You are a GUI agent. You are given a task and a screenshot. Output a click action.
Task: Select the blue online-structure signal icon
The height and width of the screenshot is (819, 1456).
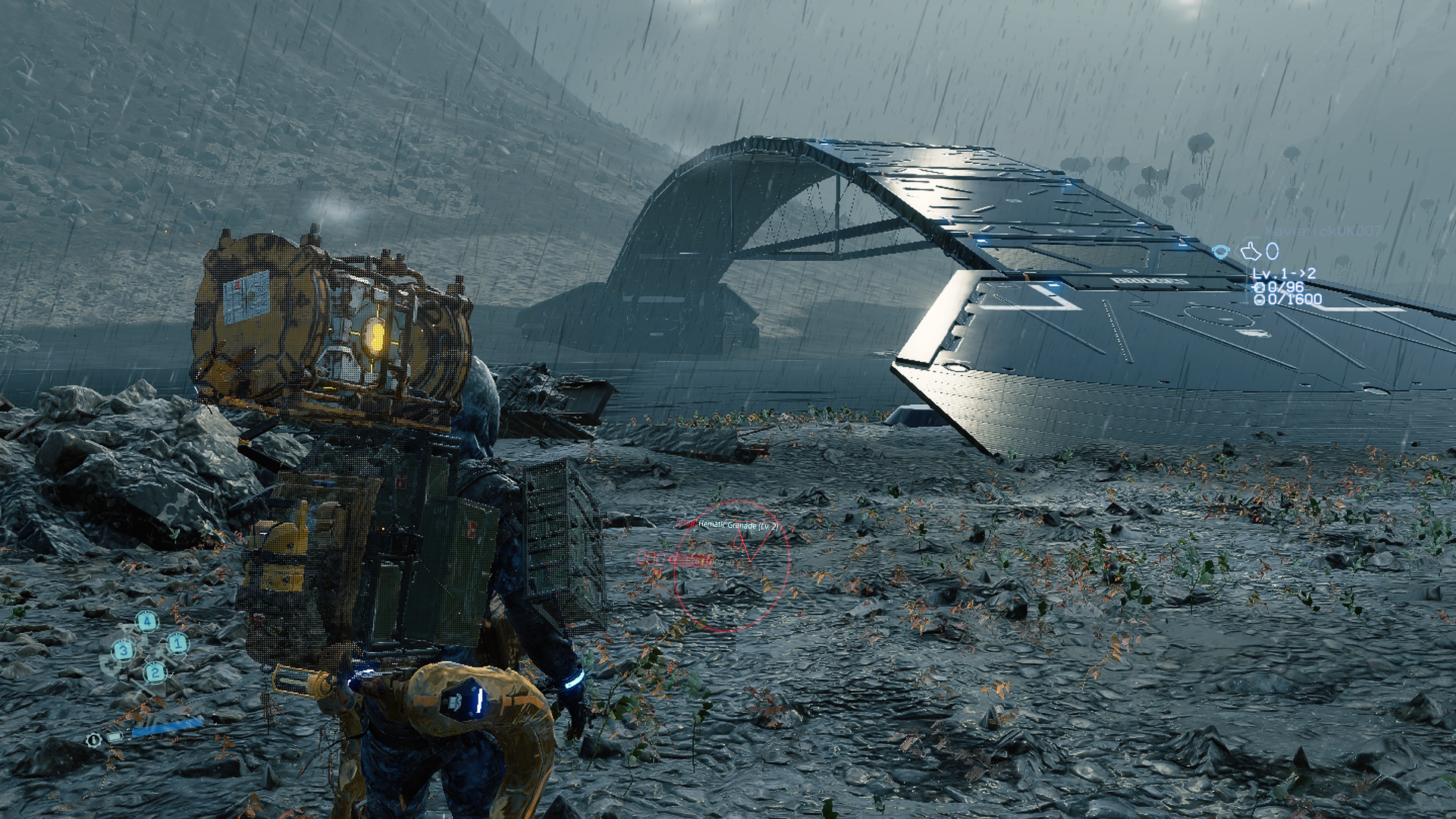pyautogui.click(x=1220, y=252)
